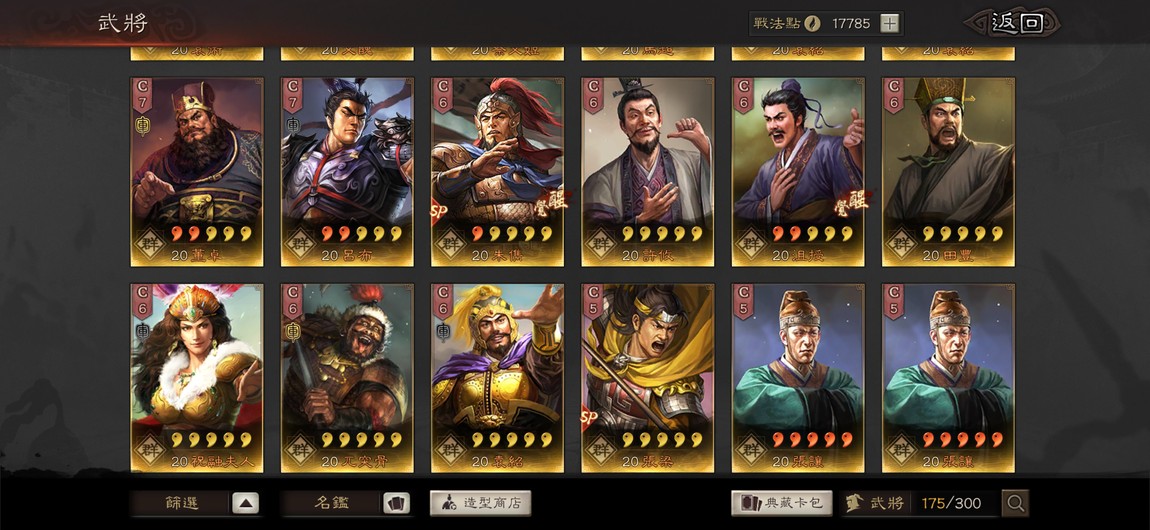Pick the 沮授 general card
The height and width of the screenshot is (530, 1150).
[798, 171]
